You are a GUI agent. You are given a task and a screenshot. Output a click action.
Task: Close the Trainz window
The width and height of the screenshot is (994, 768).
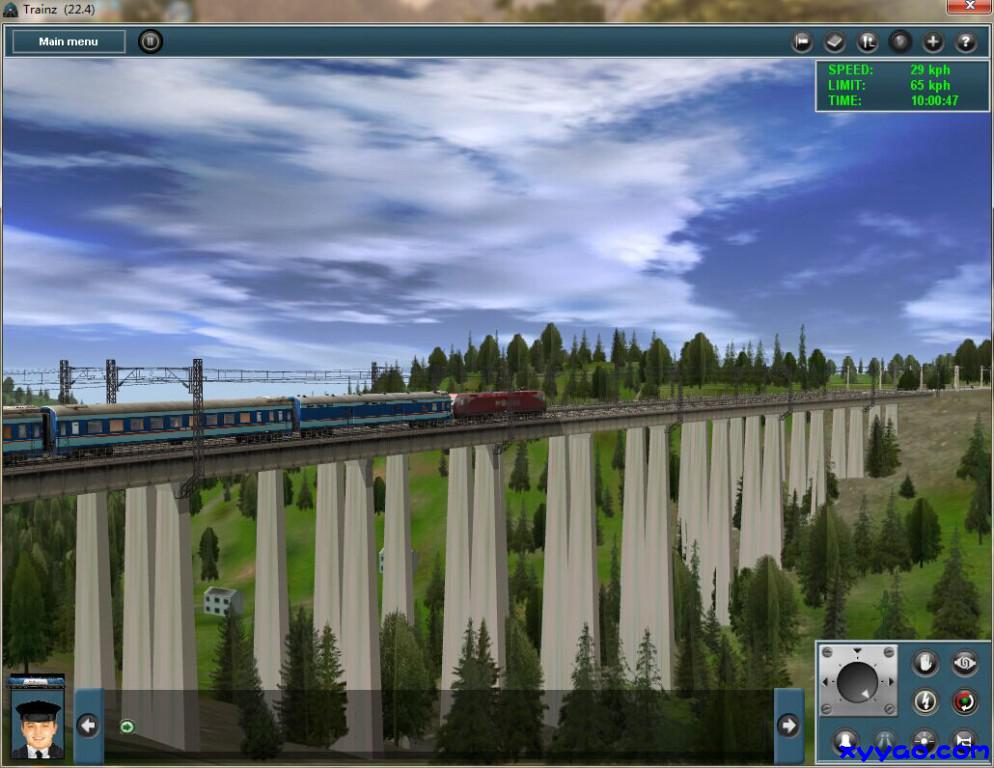(969, 7)
